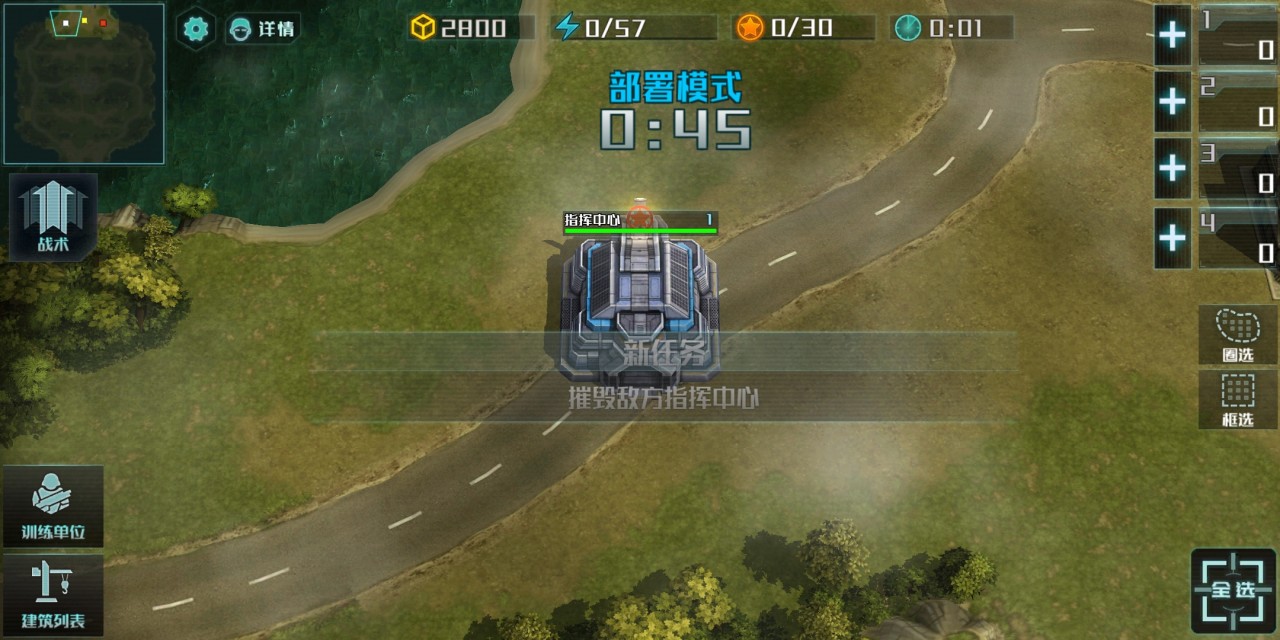Add units to control group 3
This screenshot has width=1280, height=640.
click(1172, 168)
